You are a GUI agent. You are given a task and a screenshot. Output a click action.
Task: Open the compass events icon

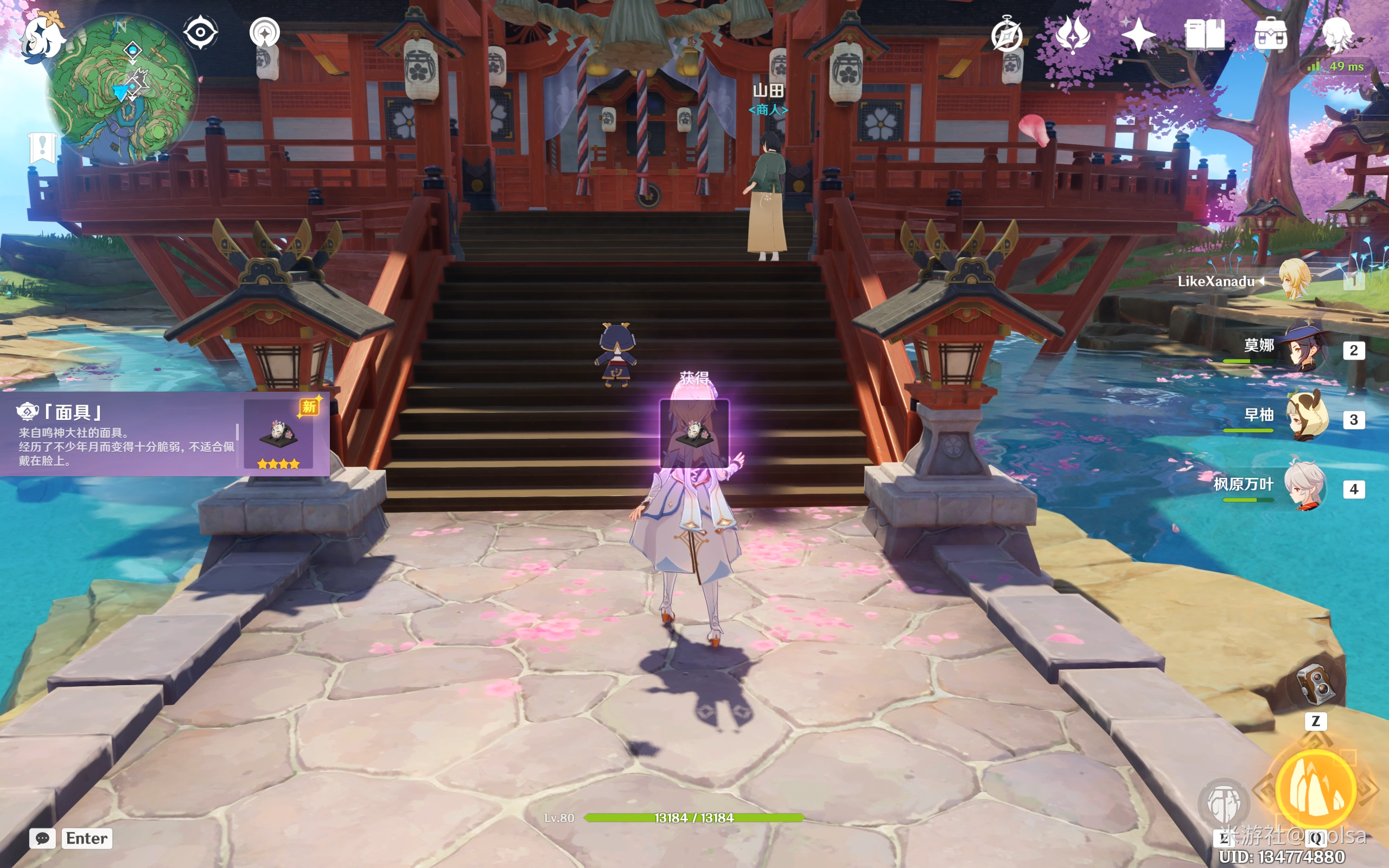(x=1006, y=34)
